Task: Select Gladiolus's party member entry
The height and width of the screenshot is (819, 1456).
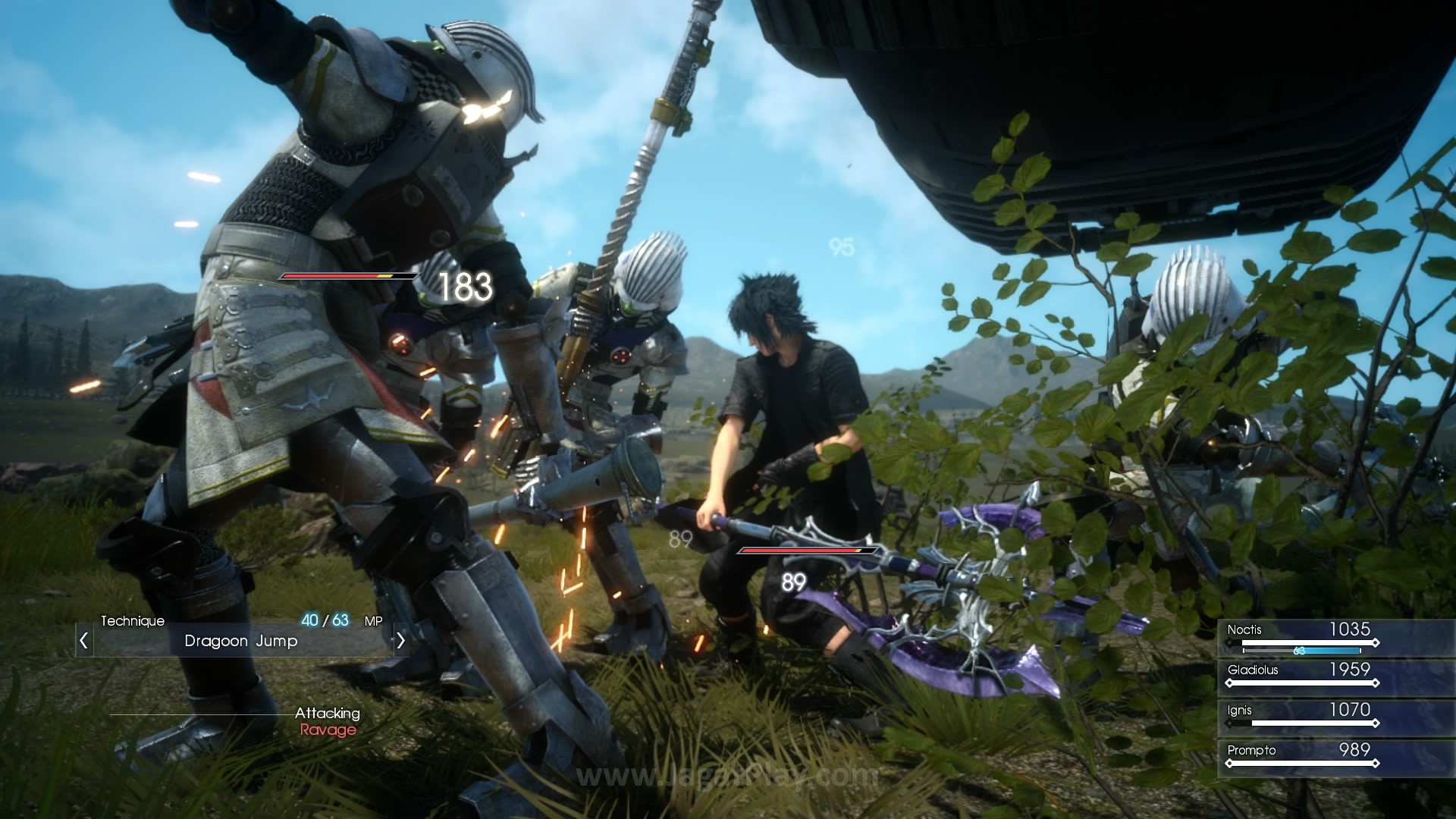Action: point(1254,670)
